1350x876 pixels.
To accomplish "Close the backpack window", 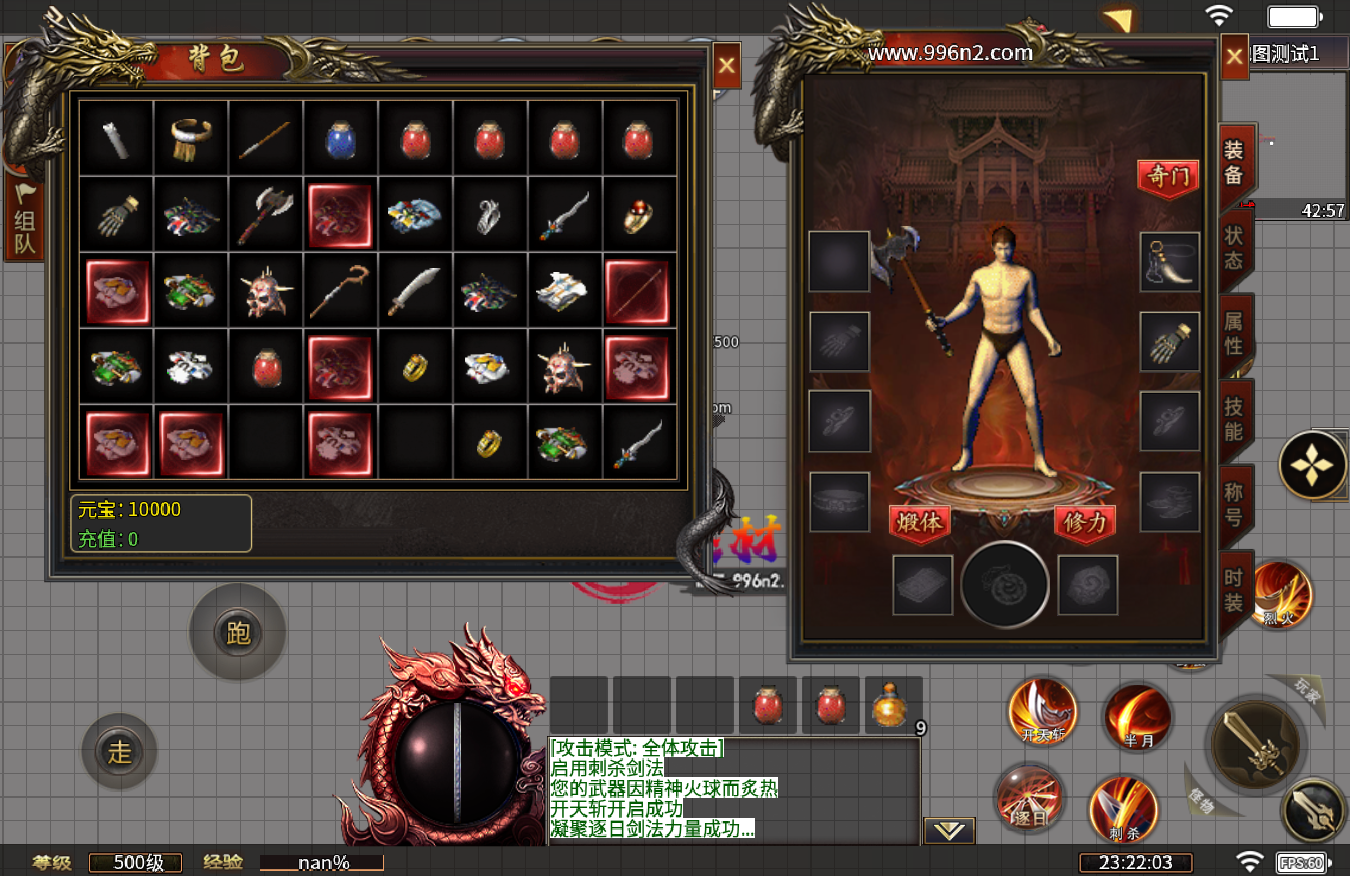I will [x=727, y=67].
